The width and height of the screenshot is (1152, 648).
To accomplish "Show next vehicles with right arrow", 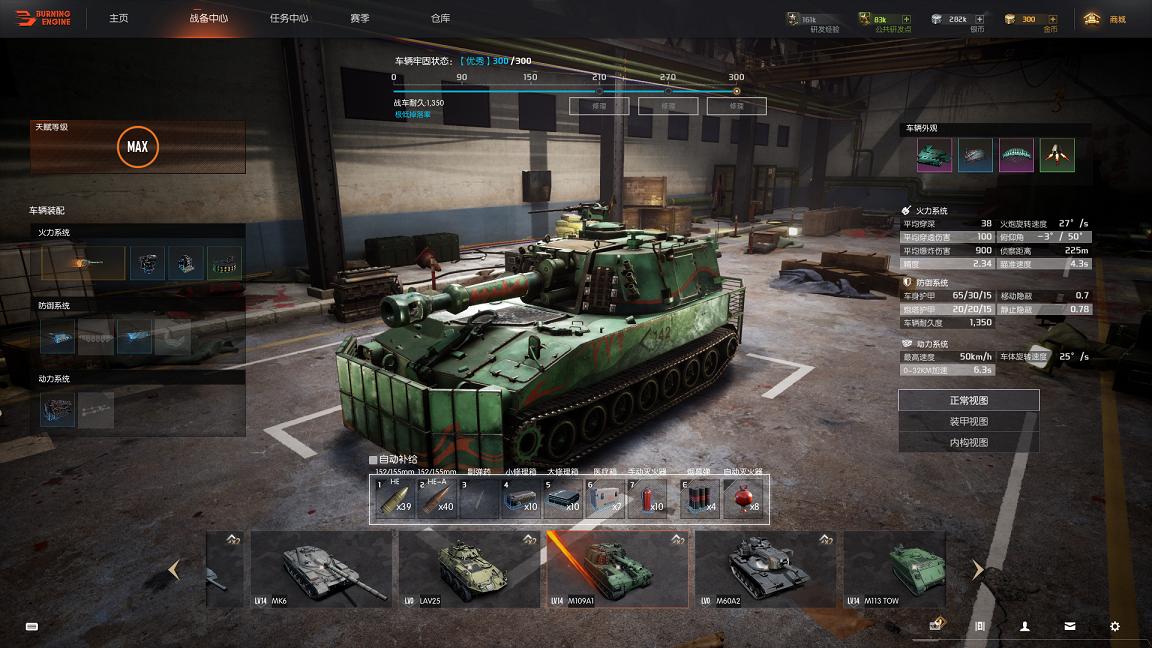I will click(x=977, y=569).
